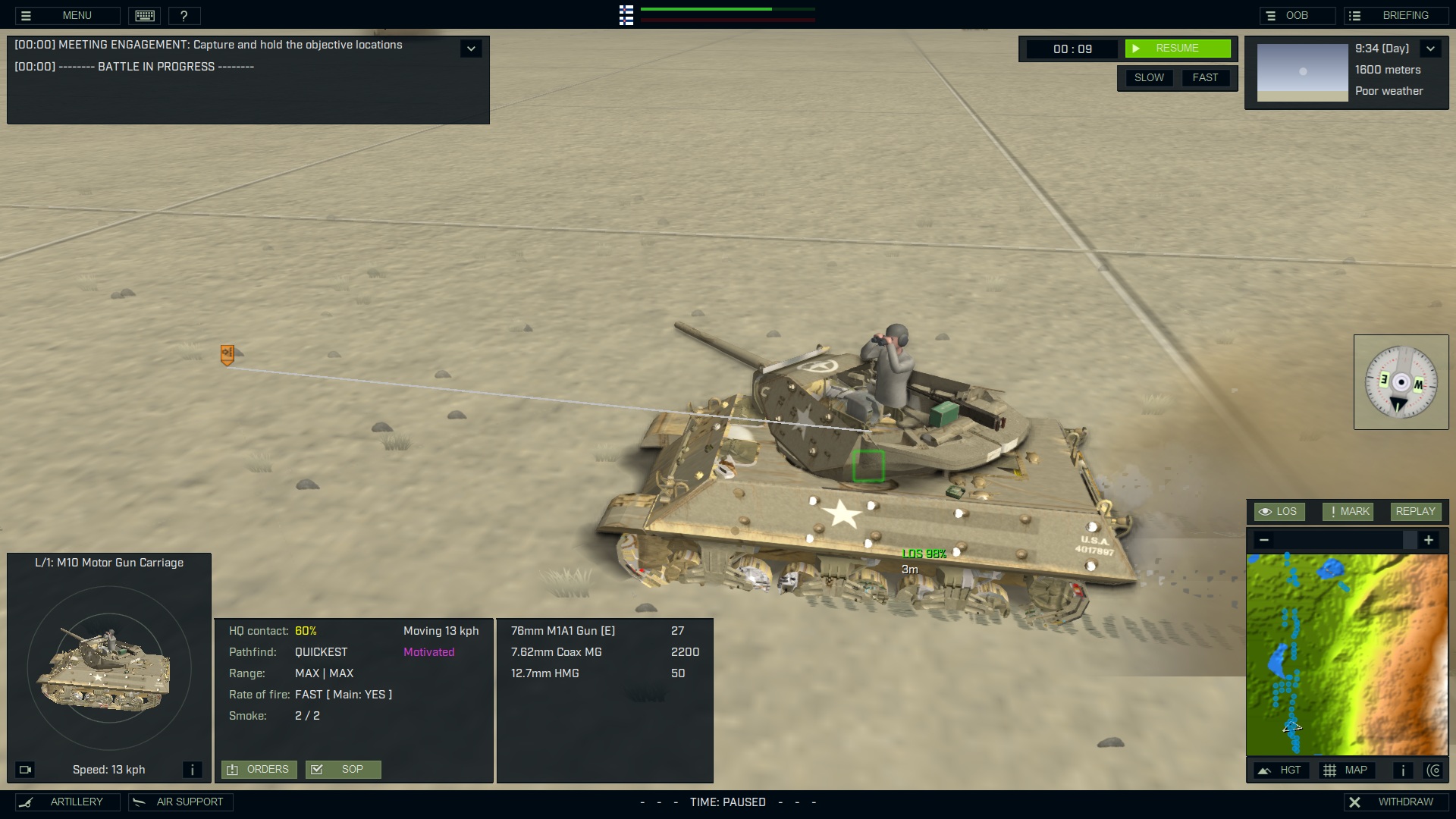Open the OOB list dropdown
The height and width of the screenshot is (819, 1456).
[x=1298, y=15]
